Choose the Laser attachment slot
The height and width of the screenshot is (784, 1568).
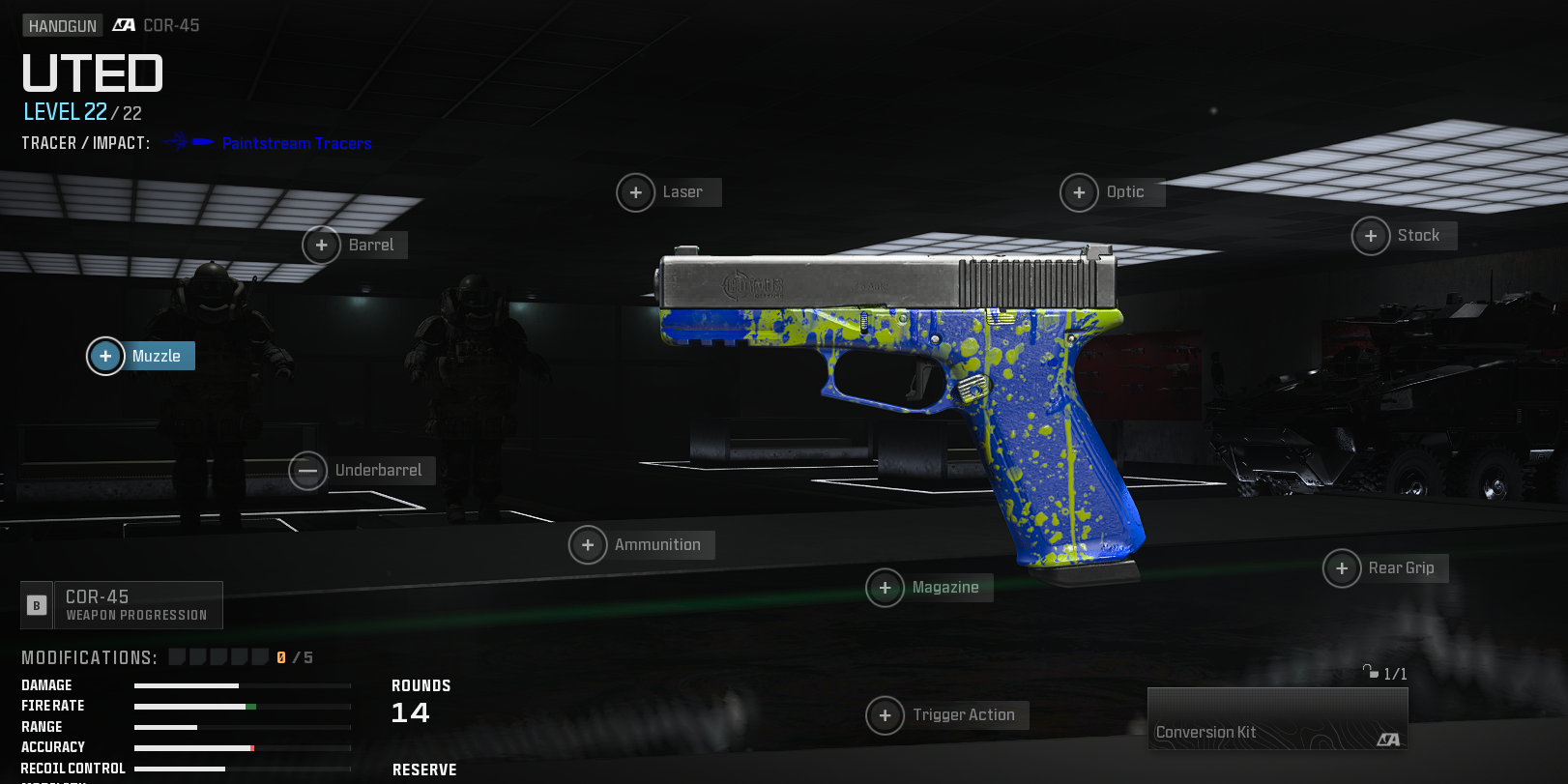(x=669, y=192)
